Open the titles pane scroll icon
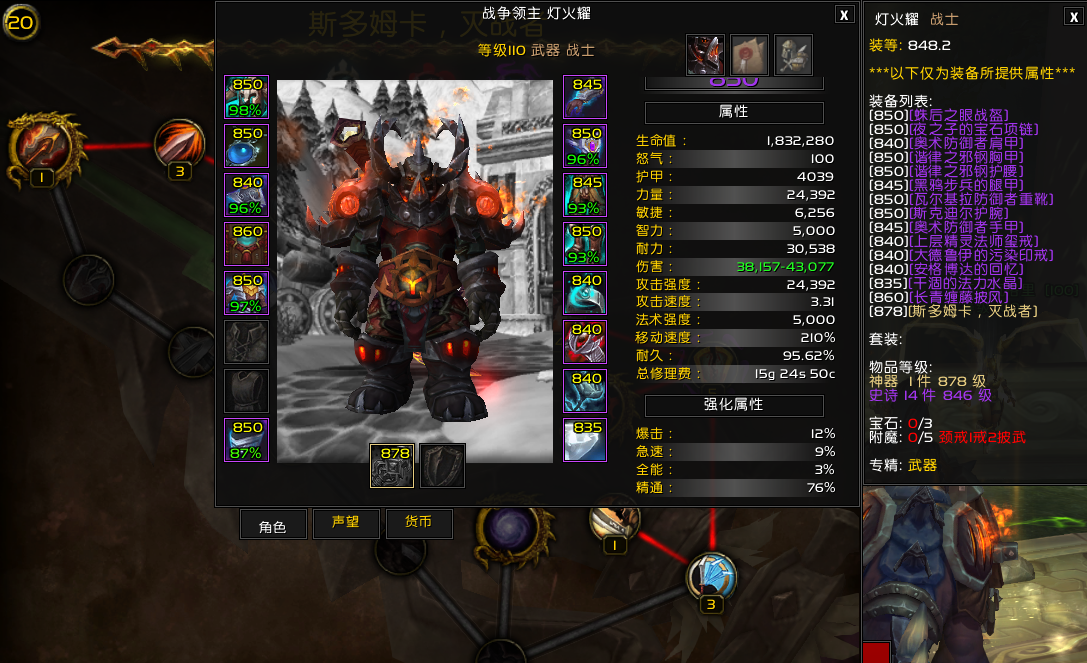This screenshot has height=663, width=1087. [x=749, y=55]
